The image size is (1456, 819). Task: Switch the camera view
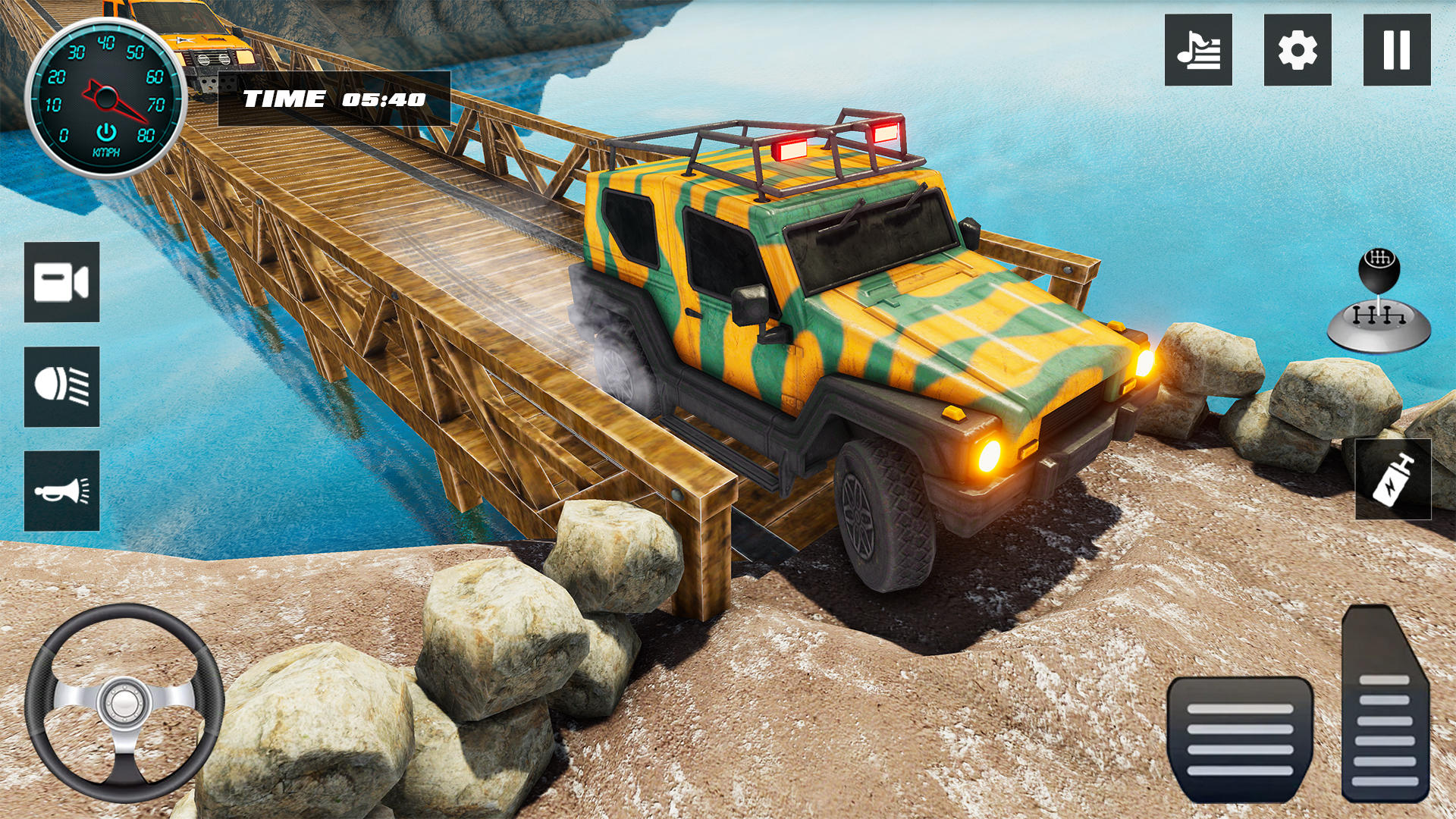coord(61,282)
